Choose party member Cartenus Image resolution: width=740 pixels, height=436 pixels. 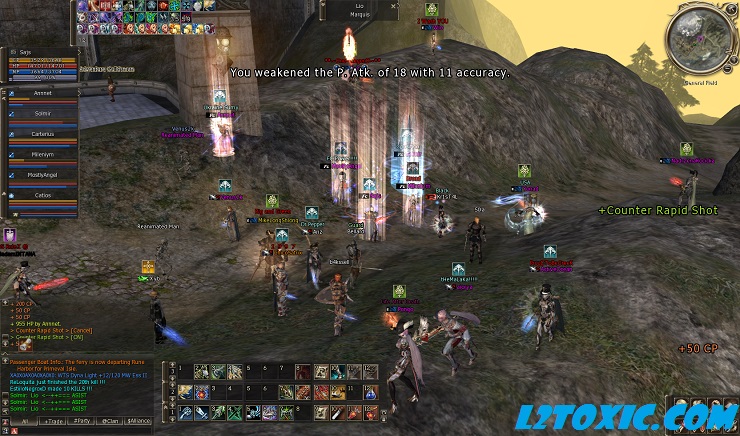click(42, 133)
